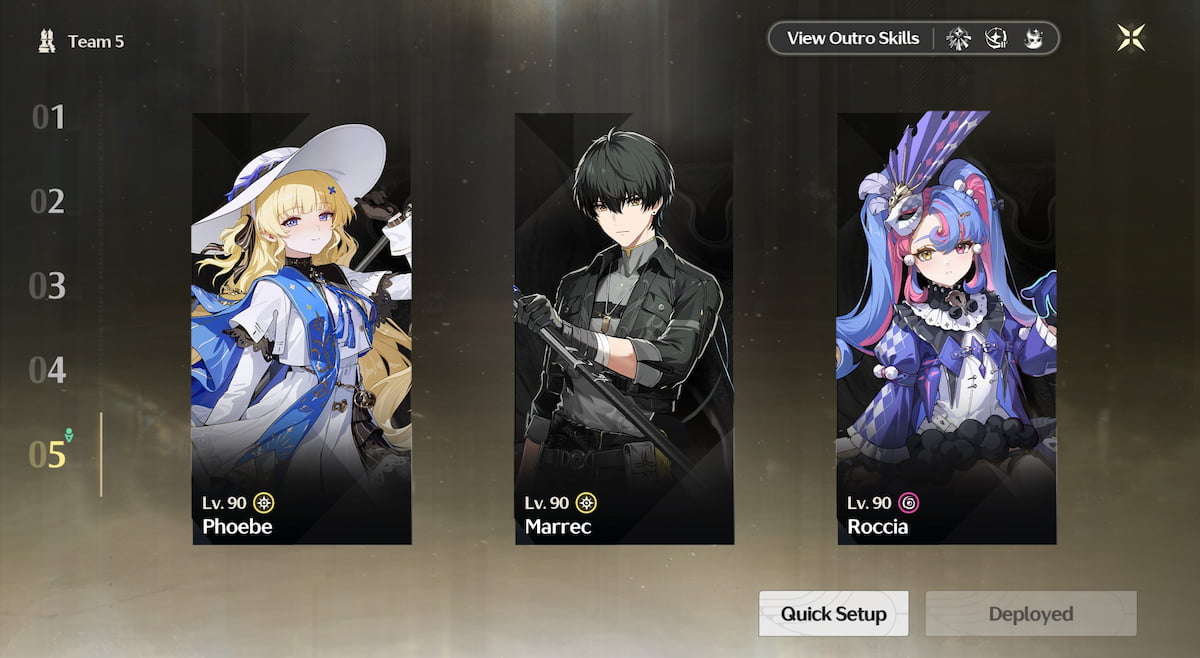
Task: Switch to team slot 01
Action: click(x=48, y=118)
